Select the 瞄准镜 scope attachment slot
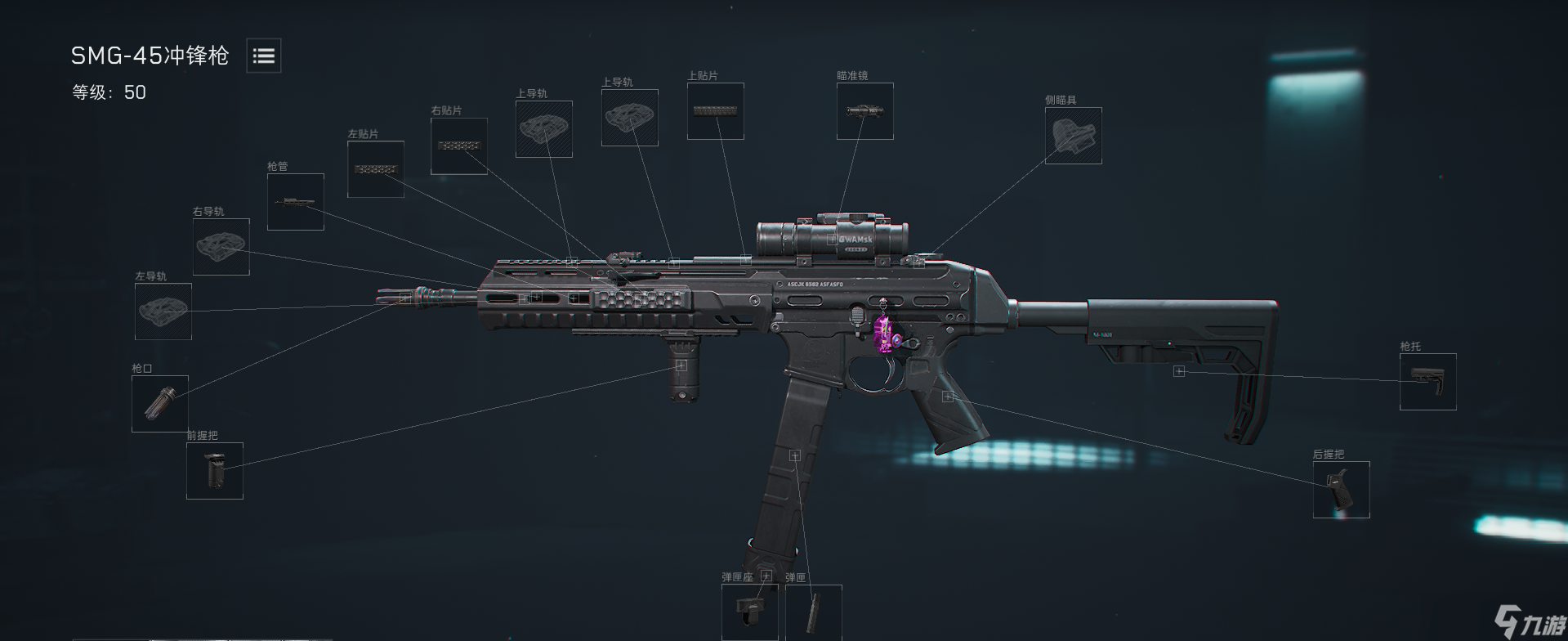 pyautogui.click(x=864, y=110)
